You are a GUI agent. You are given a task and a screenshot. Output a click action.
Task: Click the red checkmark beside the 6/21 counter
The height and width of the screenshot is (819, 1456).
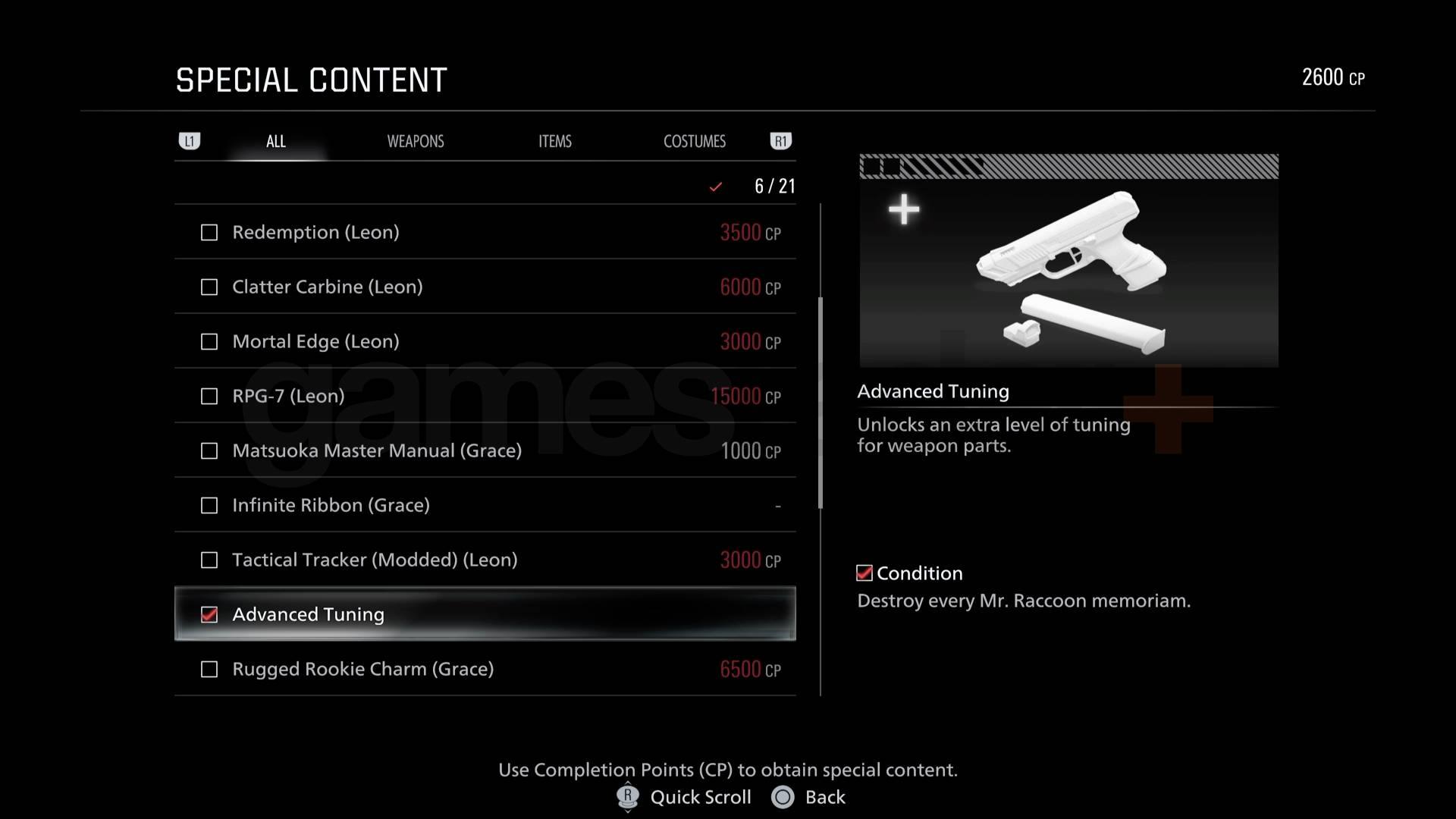[714, 186]
